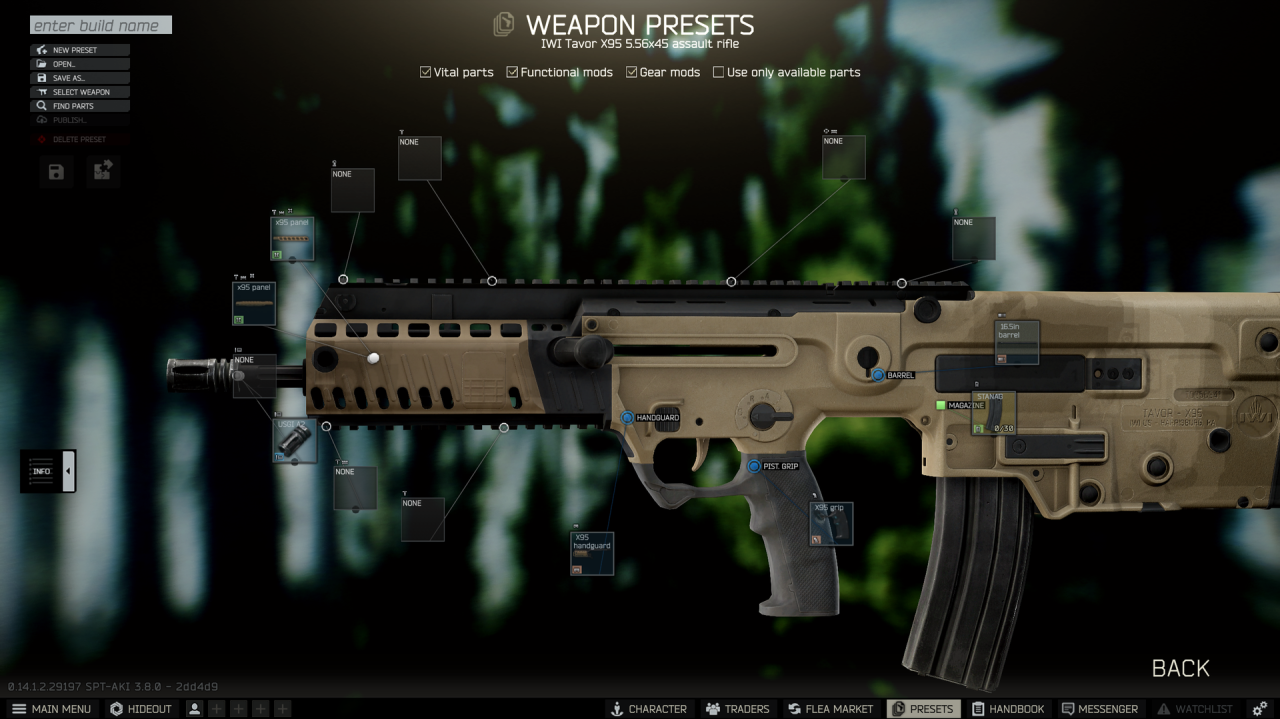Activate the Find Parts option
The image size is (1280, 719).
tap(80, 106)
